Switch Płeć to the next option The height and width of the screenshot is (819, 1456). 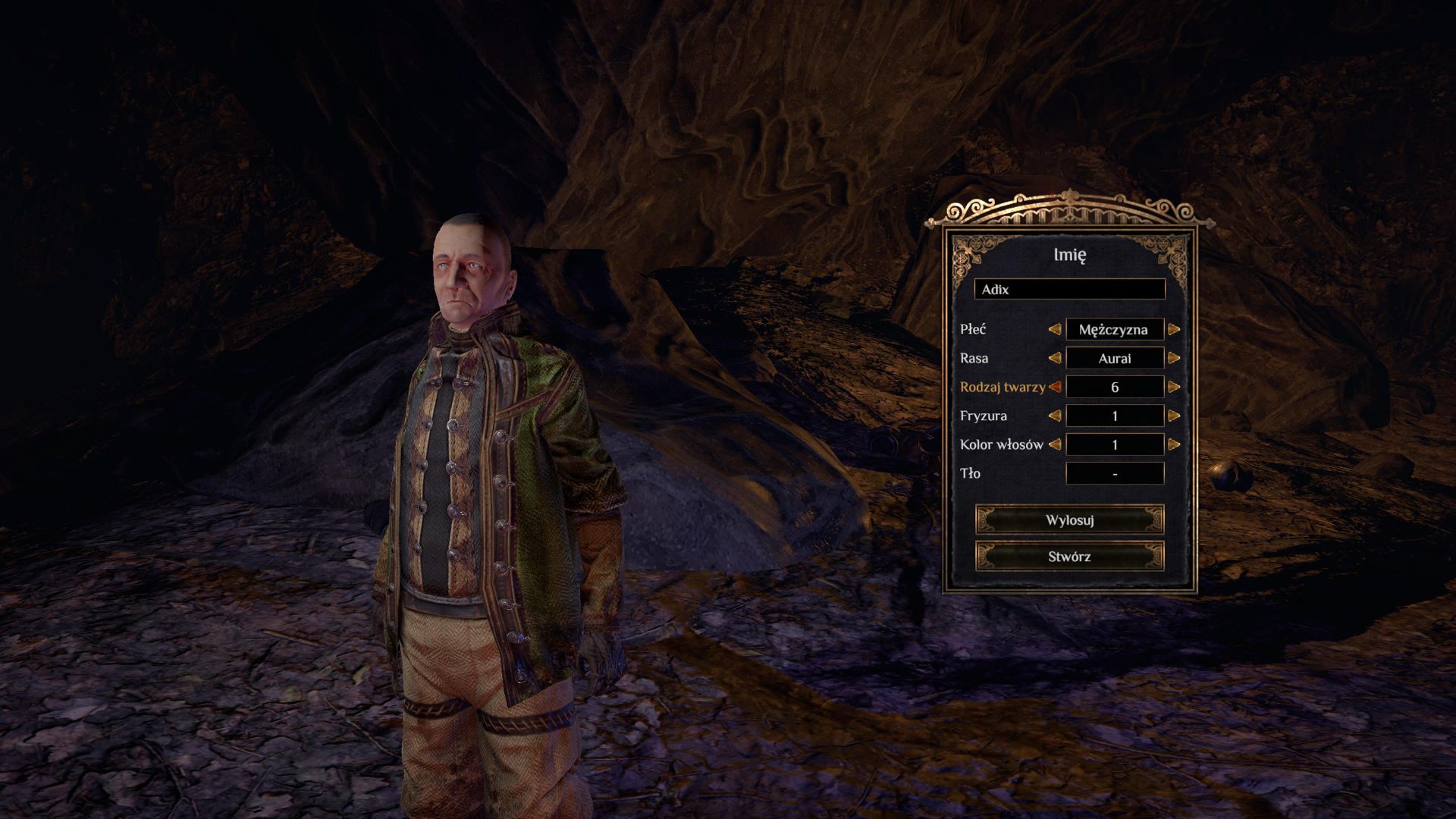tap(1174, 329)
